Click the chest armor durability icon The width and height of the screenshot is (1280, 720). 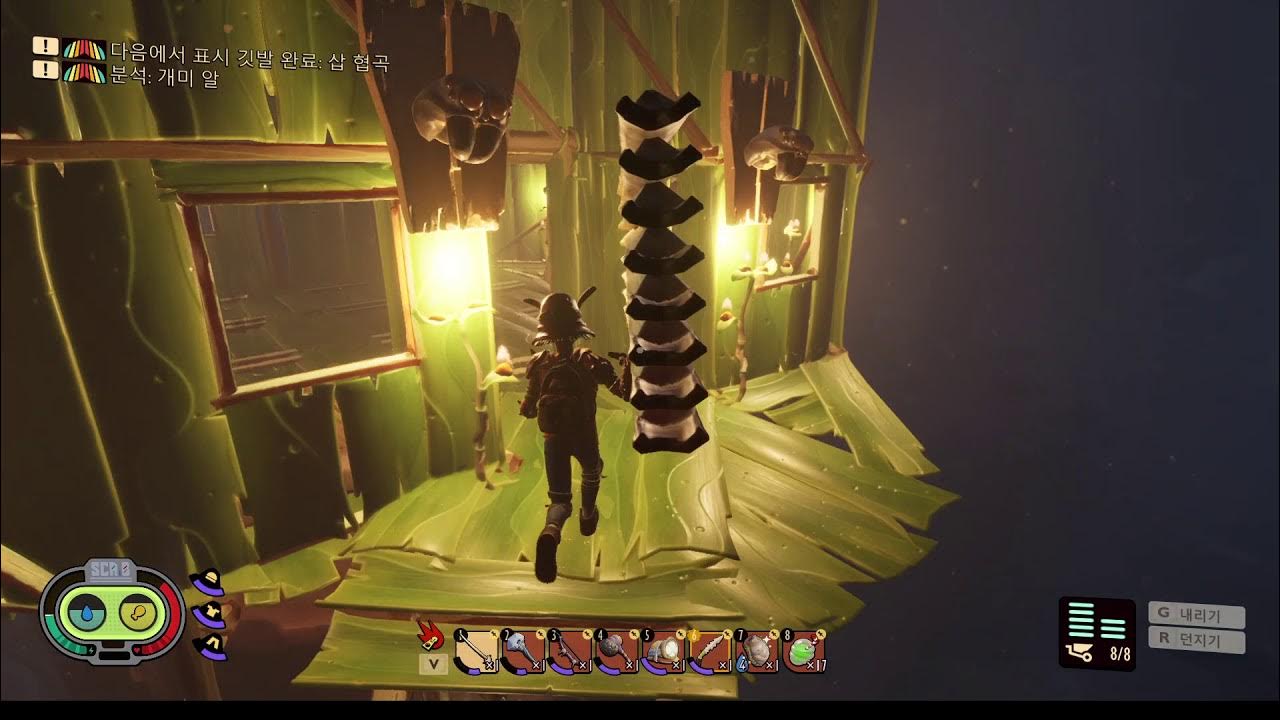click(210, 614)
